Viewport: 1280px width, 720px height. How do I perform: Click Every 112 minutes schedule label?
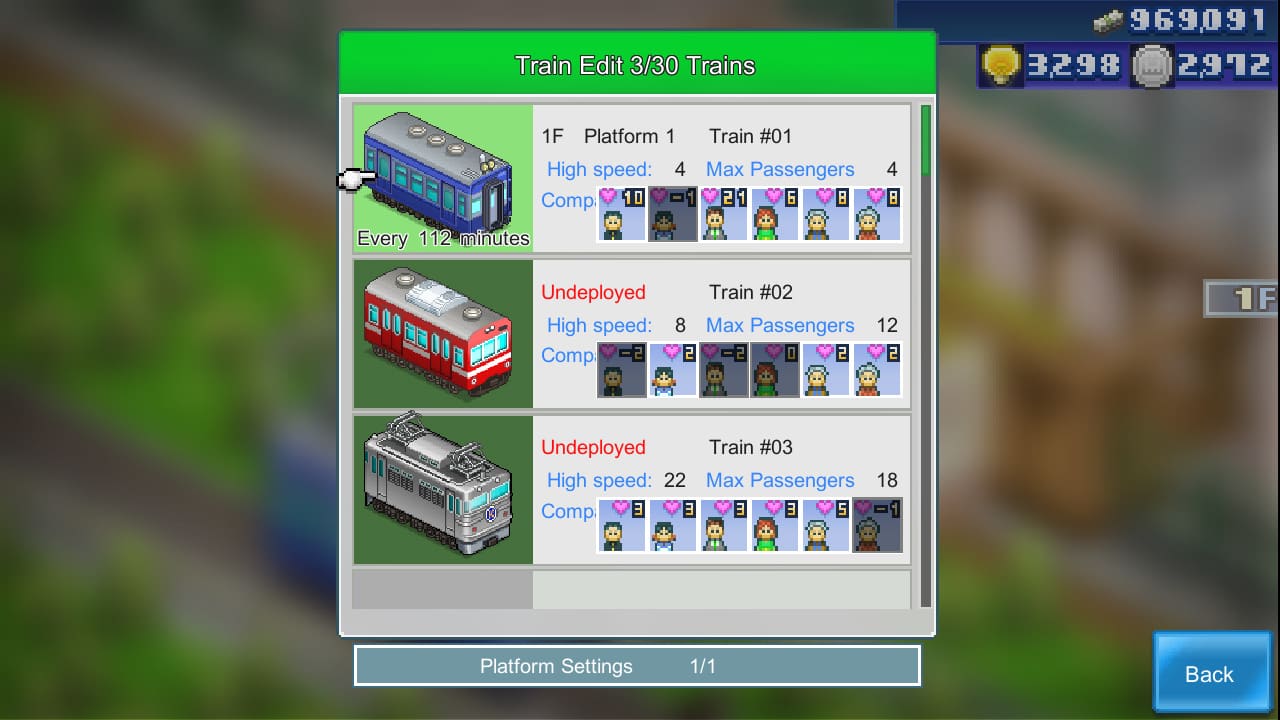click(443, 238)
